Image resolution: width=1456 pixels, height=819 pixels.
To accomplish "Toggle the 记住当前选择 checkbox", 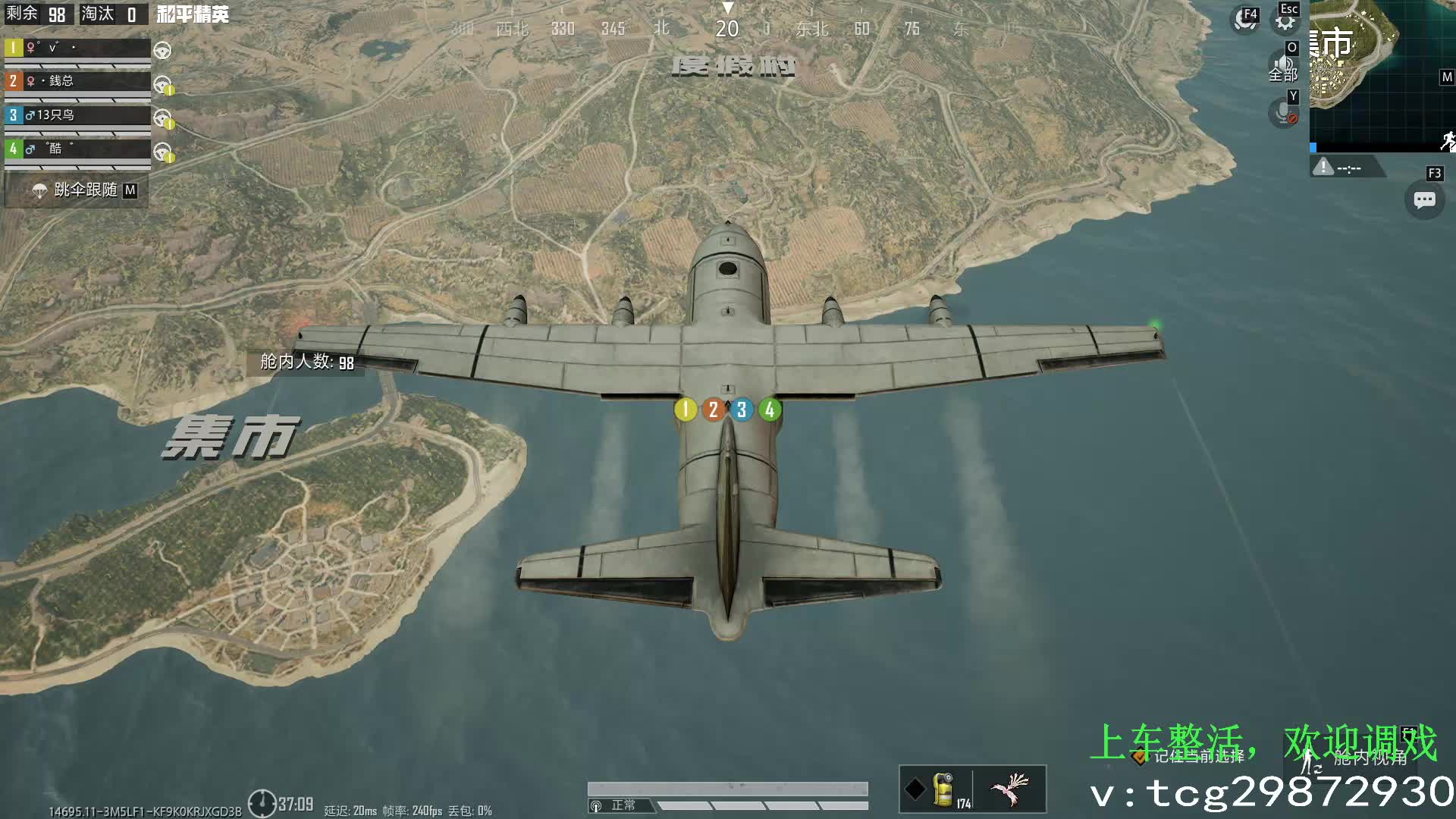I will (1139, 757).
